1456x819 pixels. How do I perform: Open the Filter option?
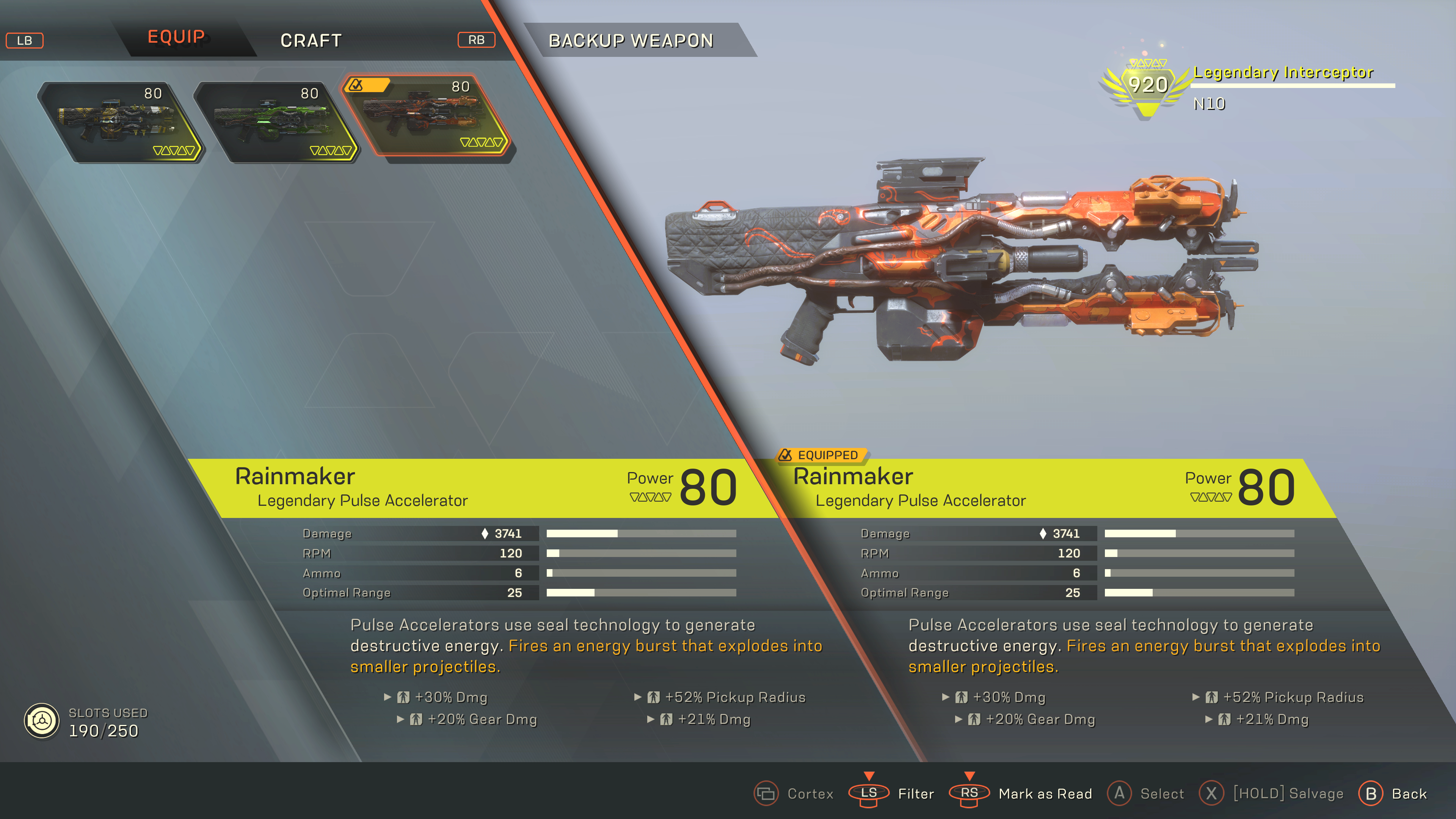click(x=891, y=794)
